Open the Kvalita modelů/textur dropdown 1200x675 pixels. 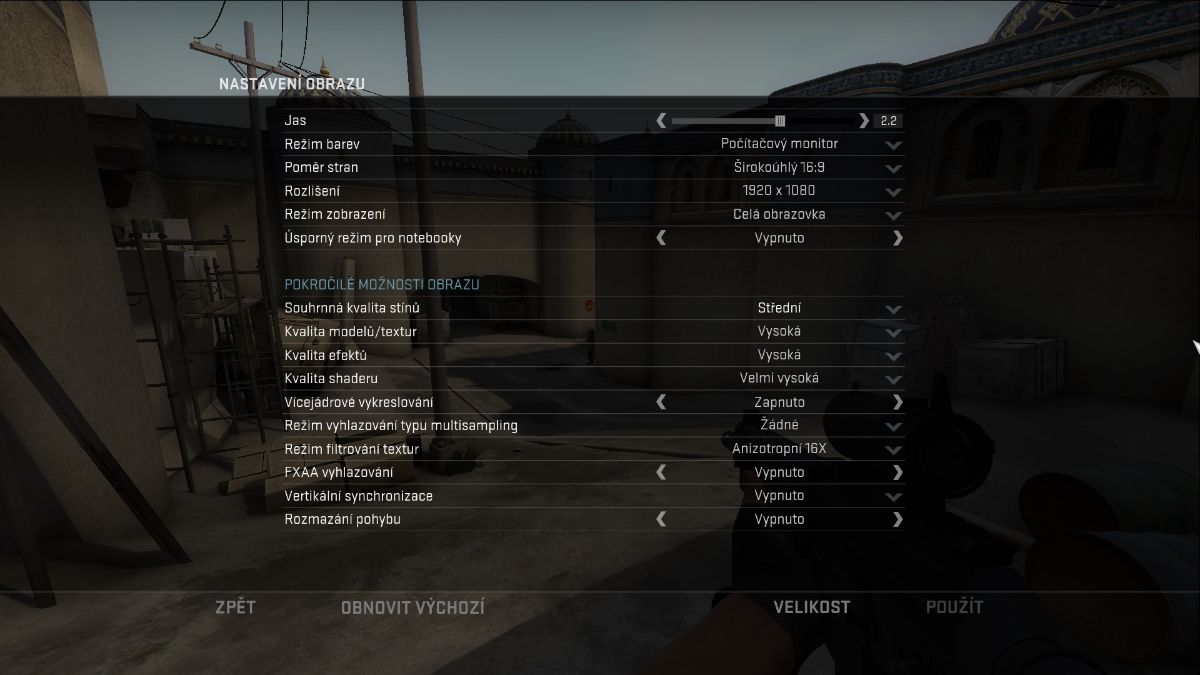(x=893, y=332)
